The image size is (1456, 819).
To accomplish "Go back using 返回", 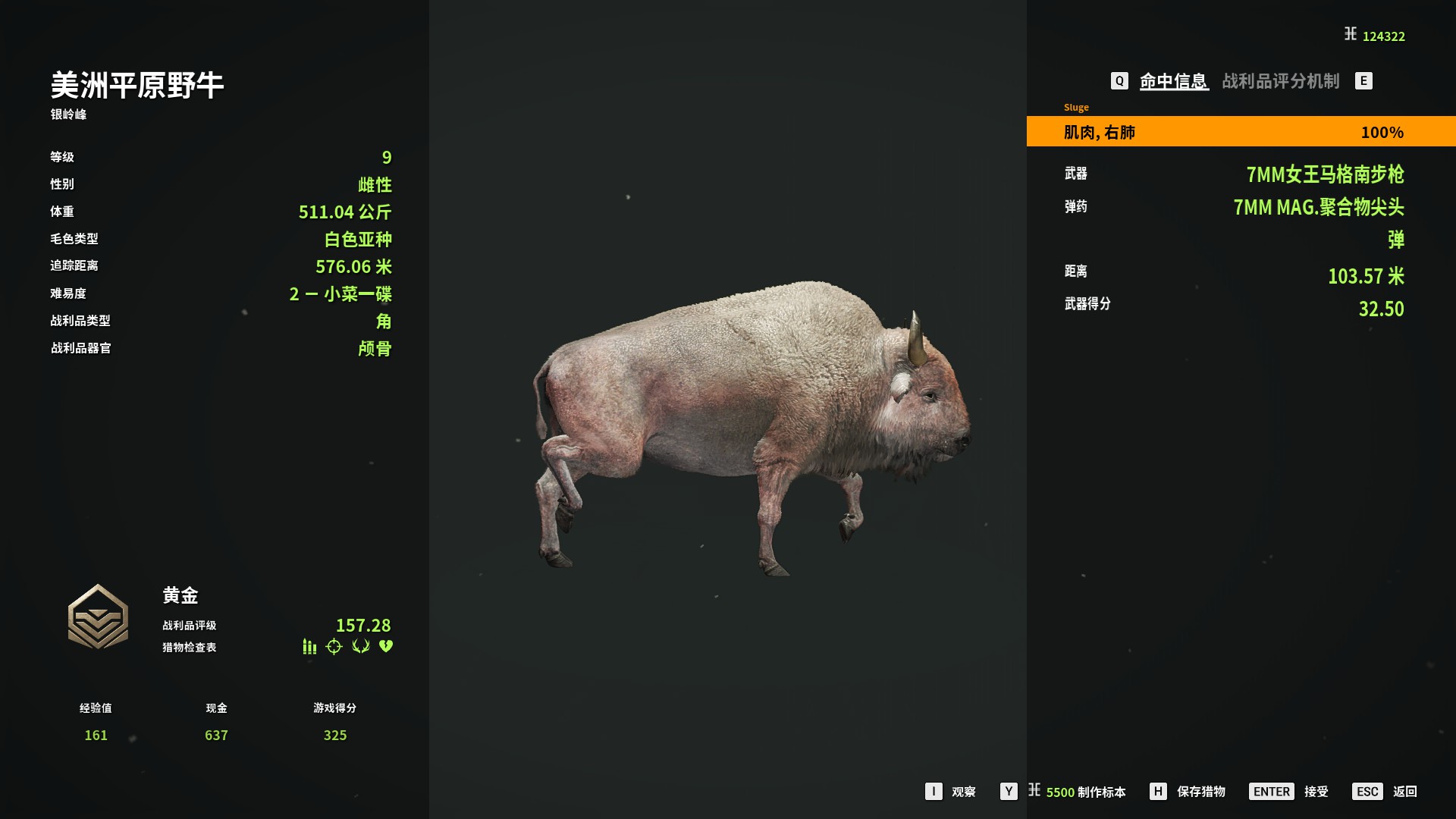I will pos(1404,792).
